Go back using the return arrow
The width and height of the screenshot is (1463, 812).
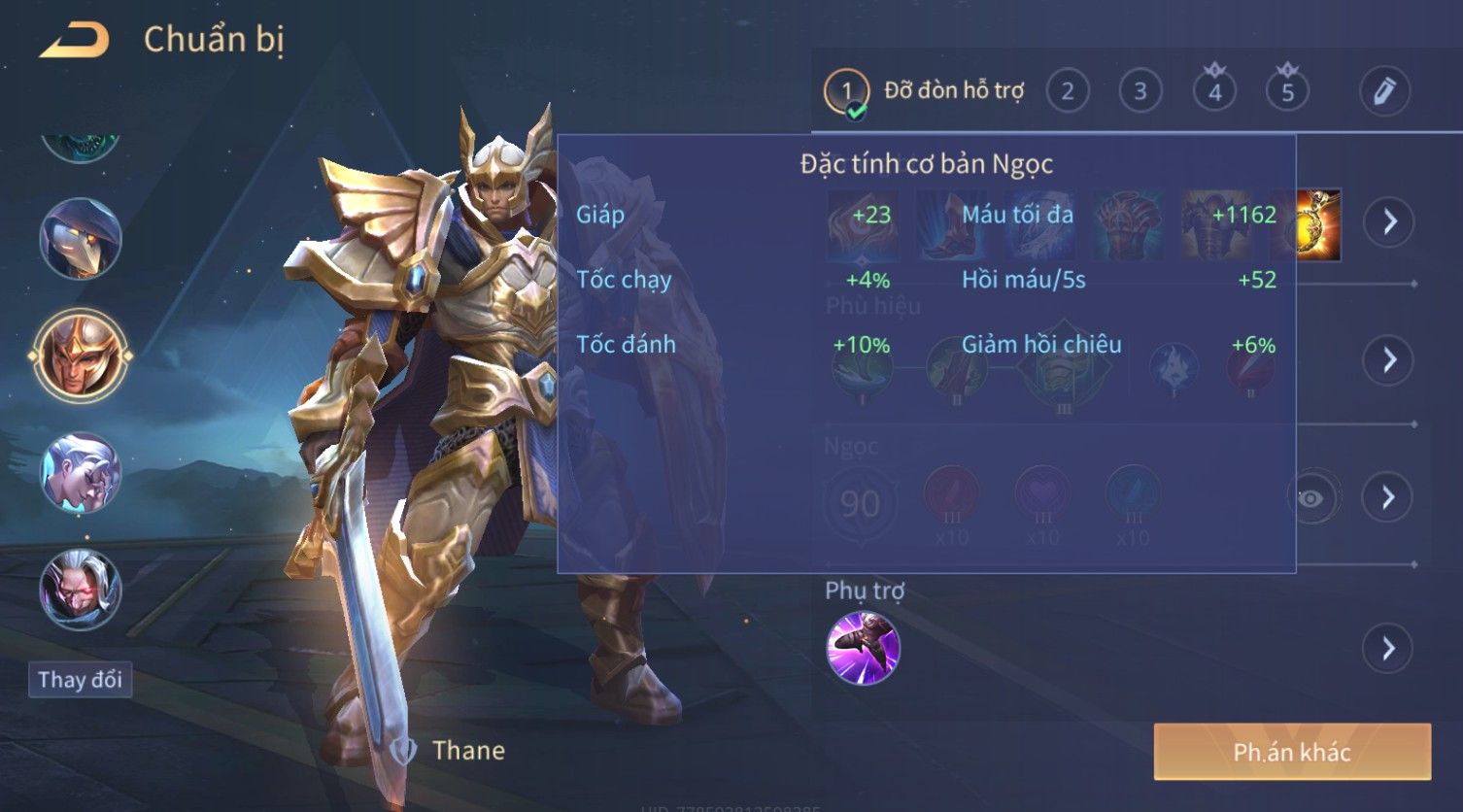[74, 41]
